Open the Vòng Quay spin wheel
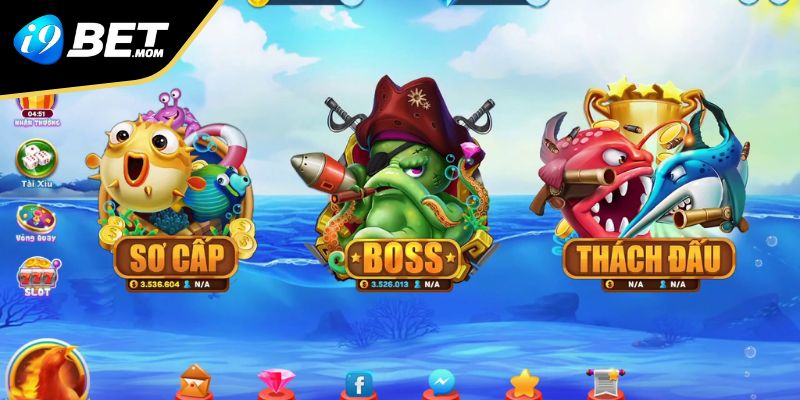 [37, 220]
